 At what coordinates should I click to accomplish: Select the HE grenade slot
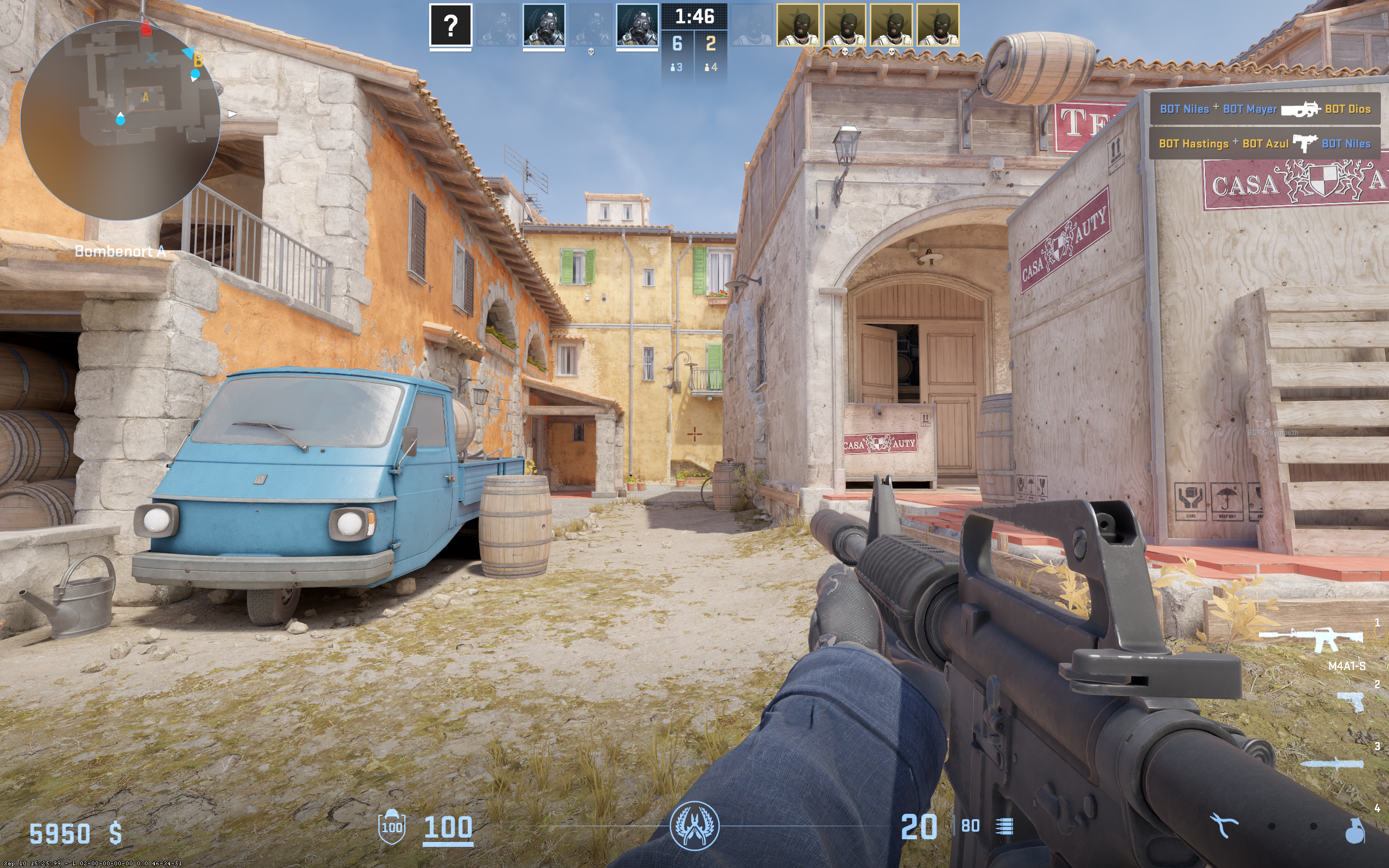pos(1355,830)
